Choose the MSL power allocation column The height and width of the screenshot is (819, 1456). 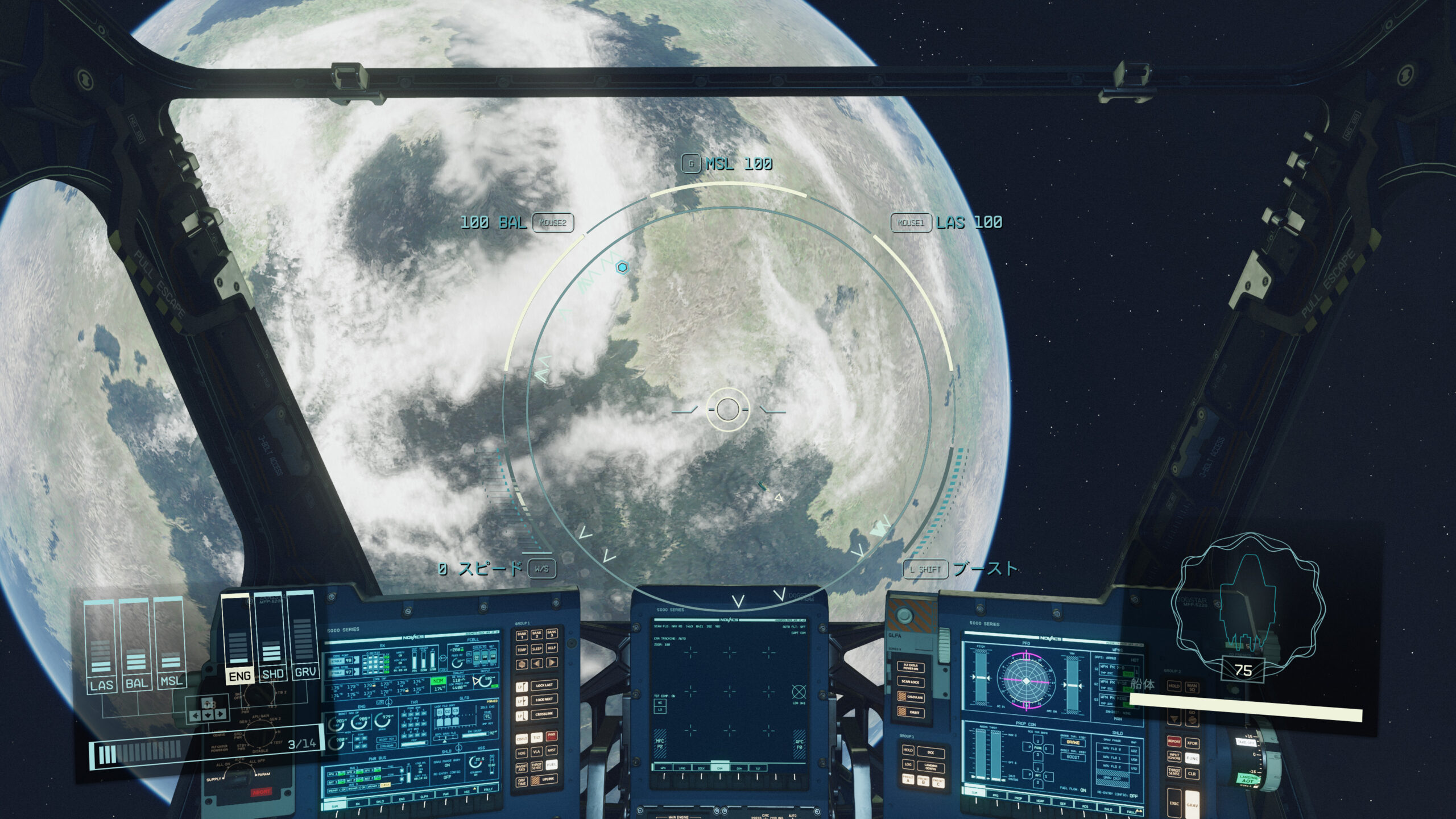point(171,646)
